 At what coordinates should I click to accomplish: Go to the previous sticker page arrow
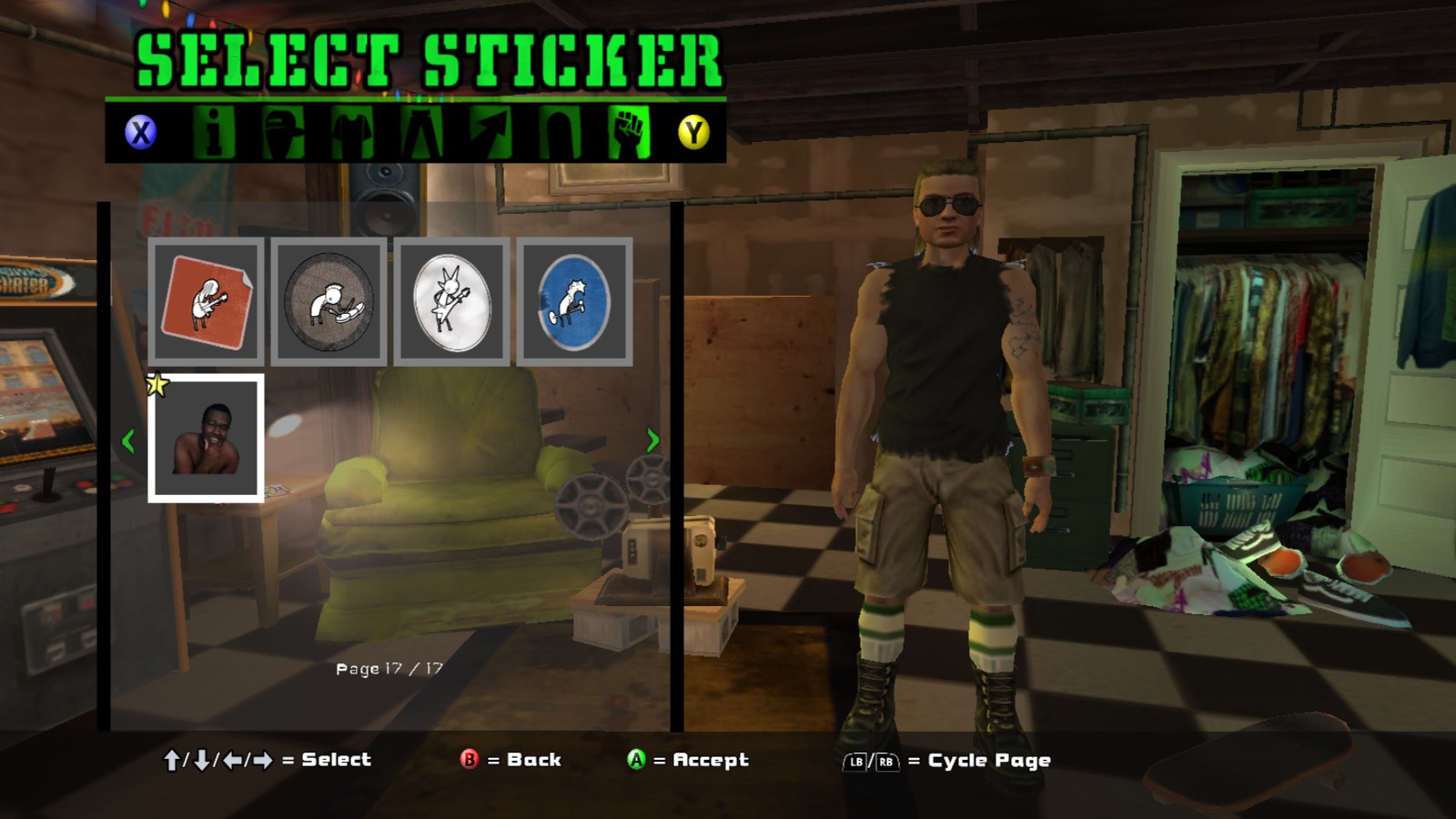128,441
